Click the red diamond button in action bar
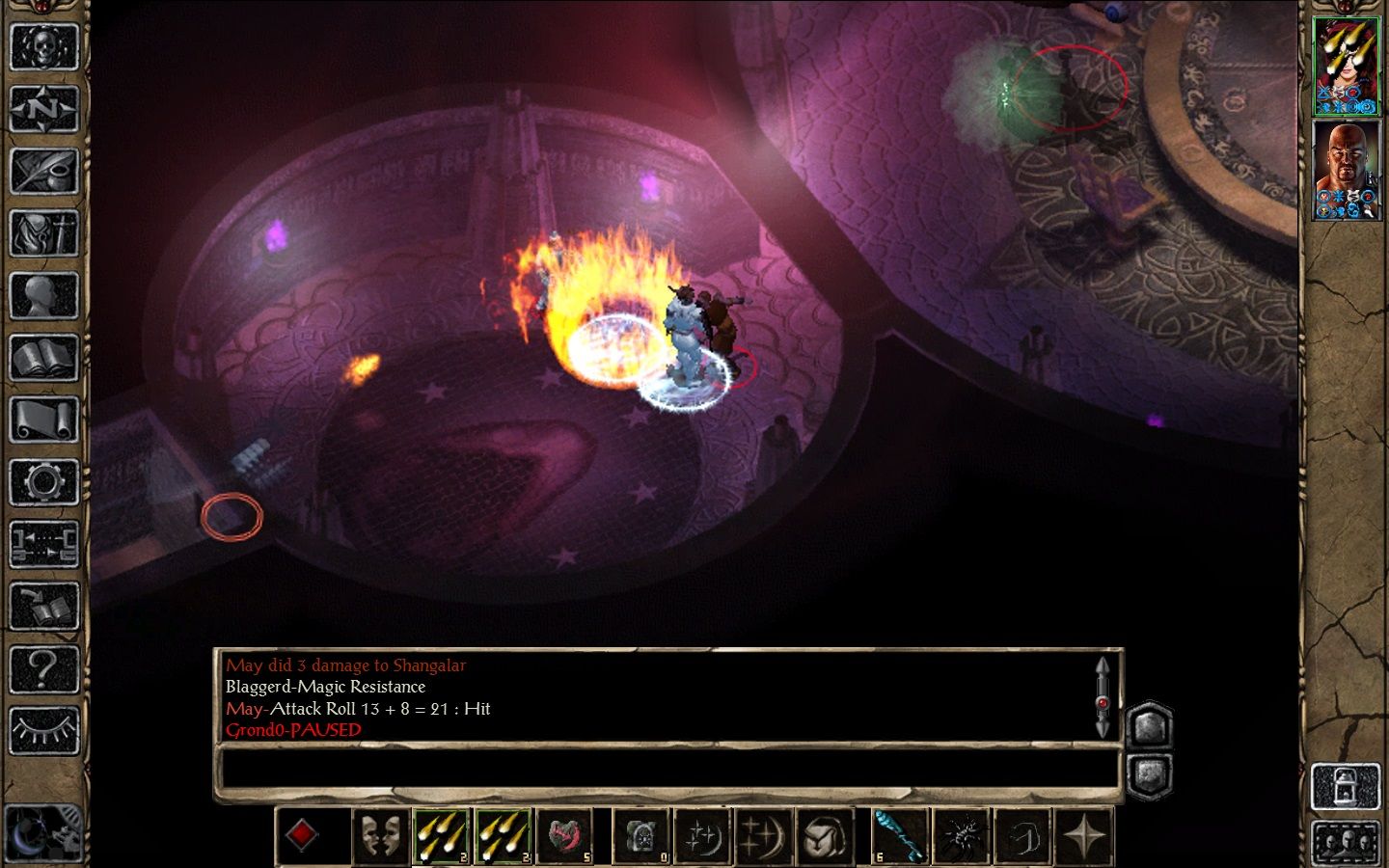1389x868 pixels. click(x=302, y=835)
